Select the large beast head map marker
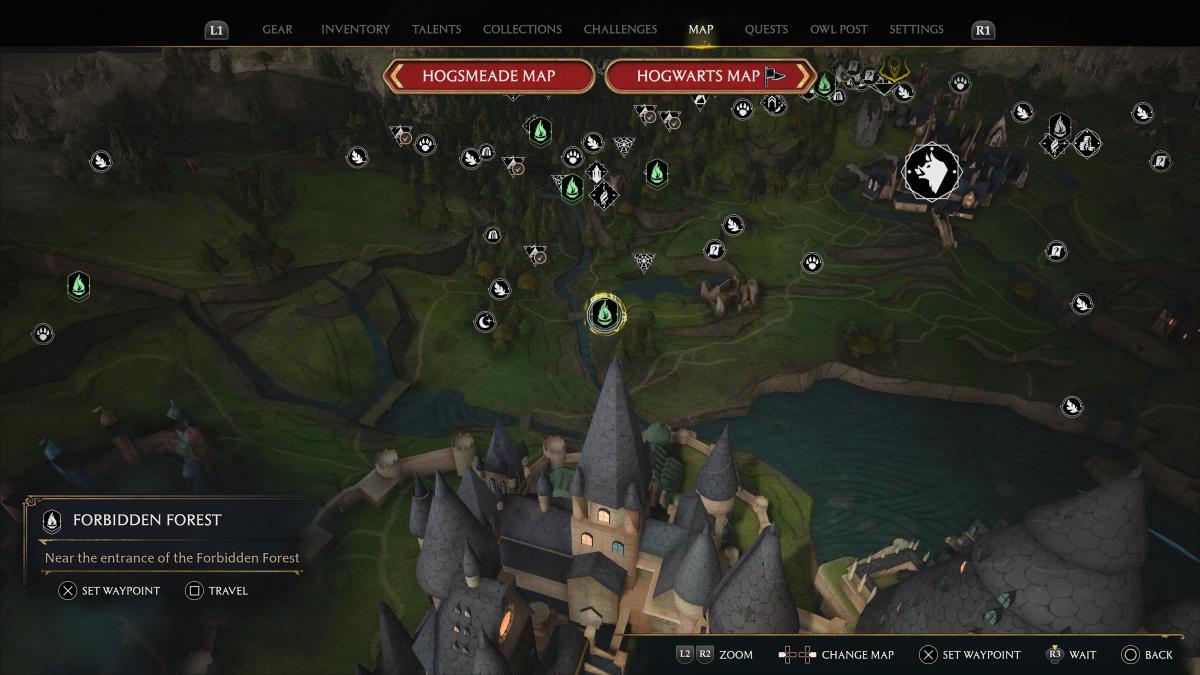 932,171
